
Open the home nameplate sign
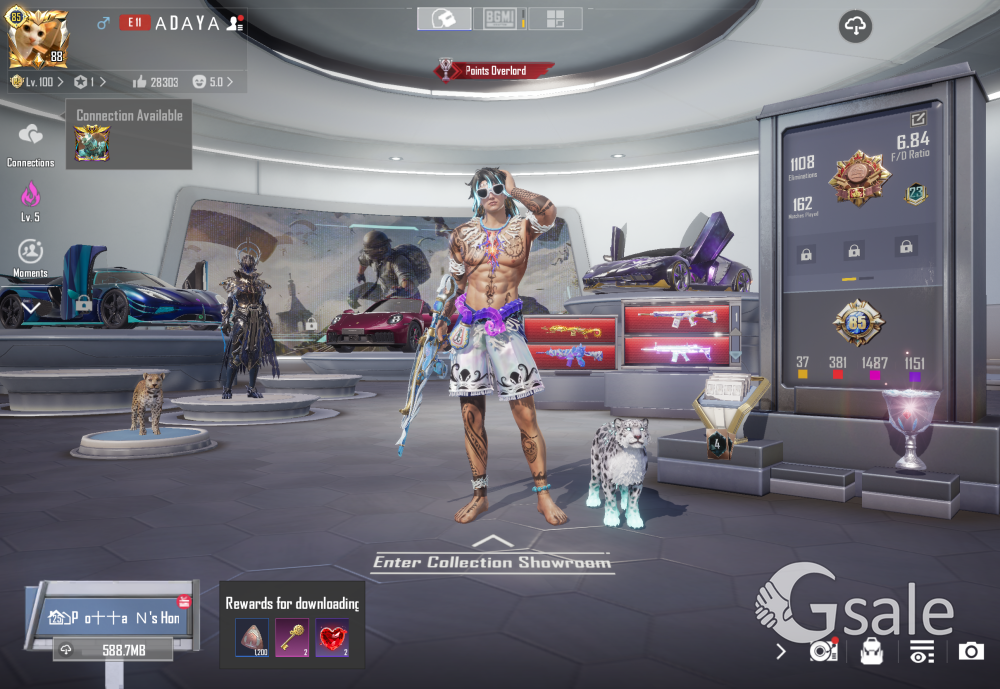(113, 617)
